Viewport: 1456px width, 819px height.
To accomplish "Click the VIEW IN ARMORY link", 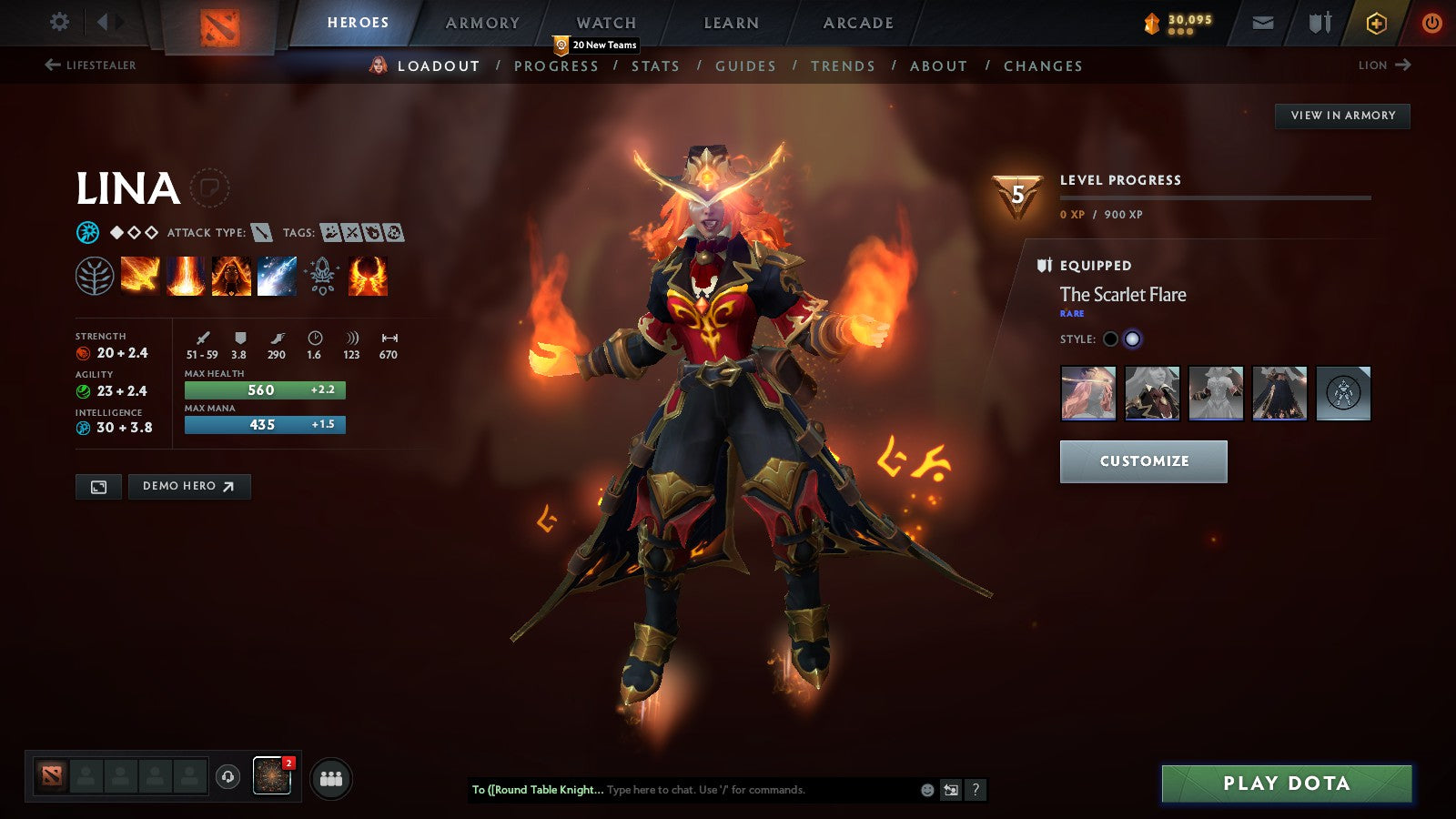I will (1341, 116).
